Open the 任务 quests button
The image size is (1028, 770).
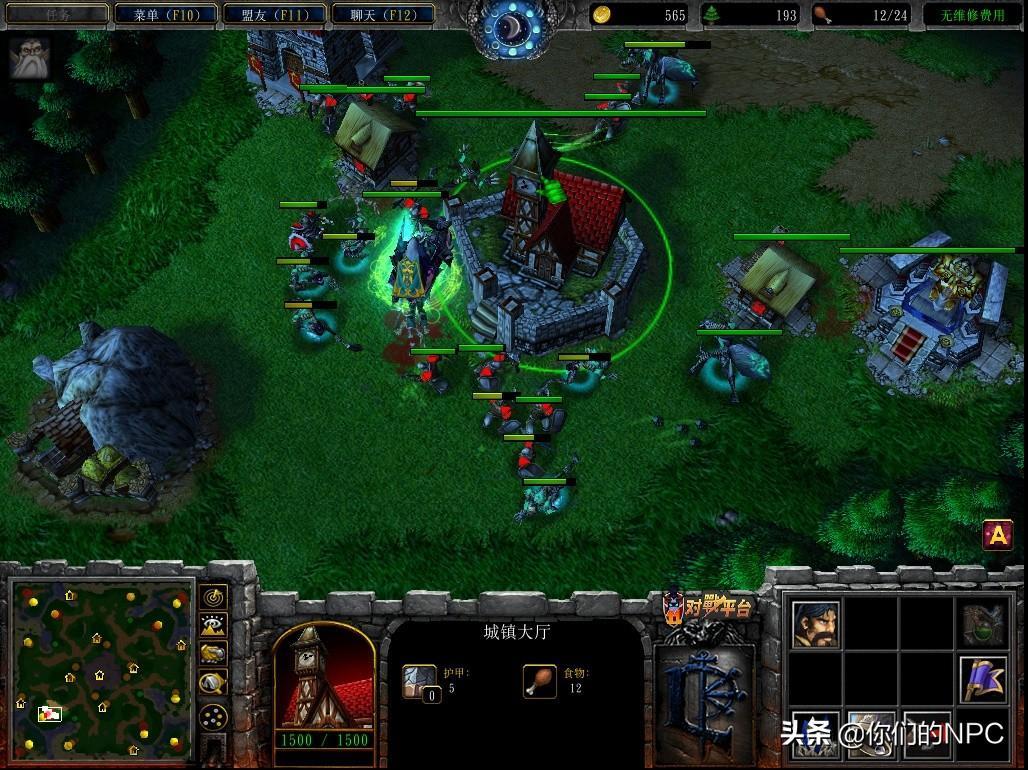pos(56,15)
